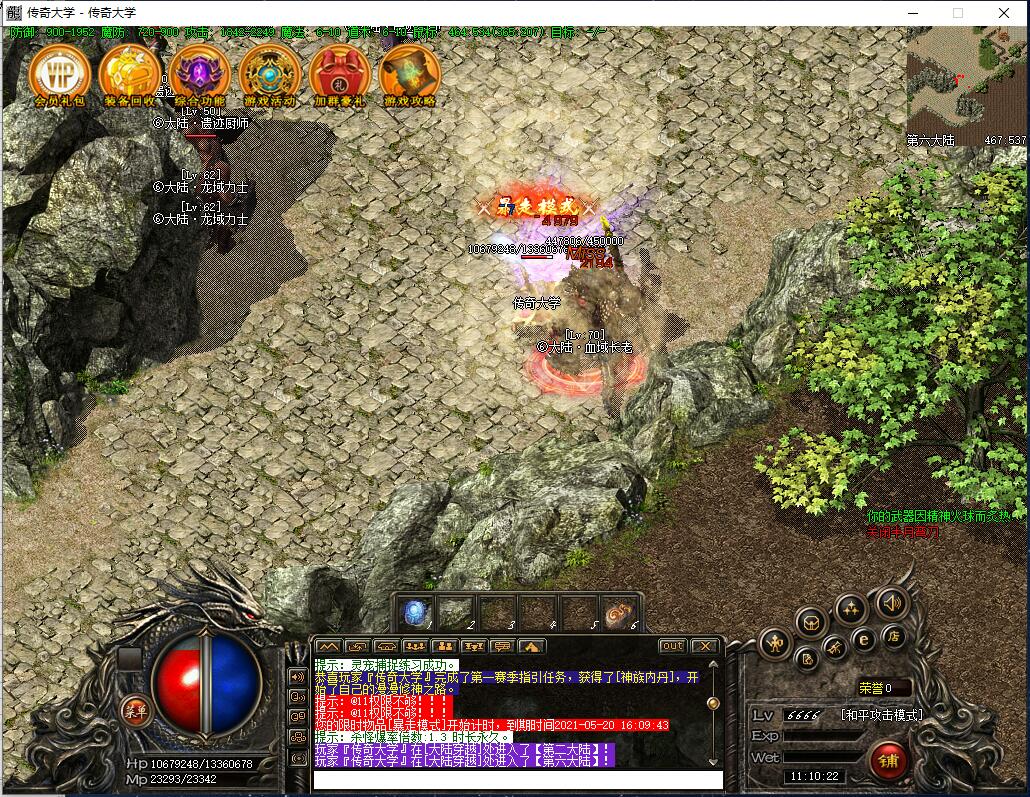Toggle the round speaker sound button
The image size is (1030, 797).
[x=891, y=603]
